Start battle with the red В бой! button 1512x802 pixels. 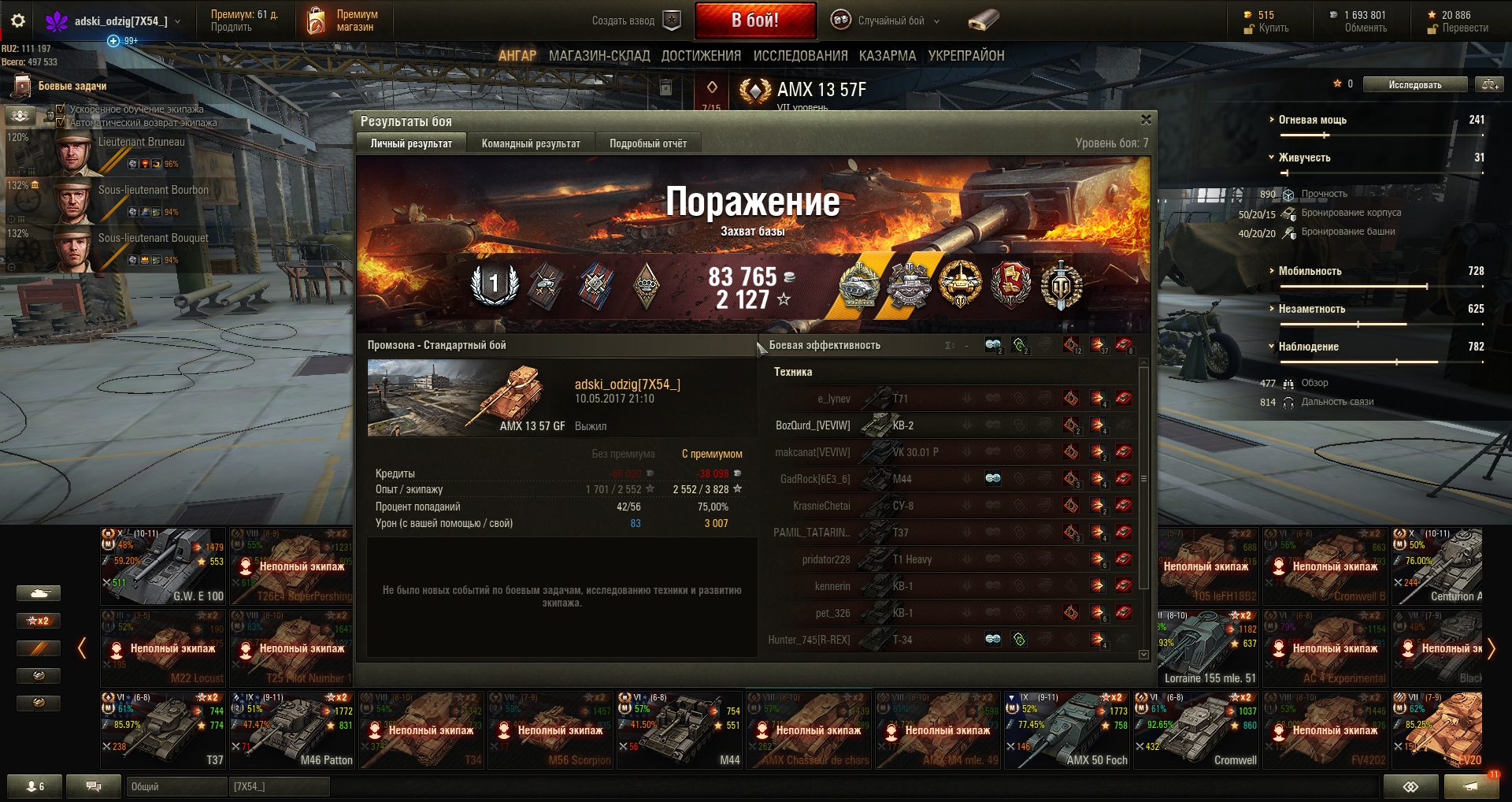754,20
